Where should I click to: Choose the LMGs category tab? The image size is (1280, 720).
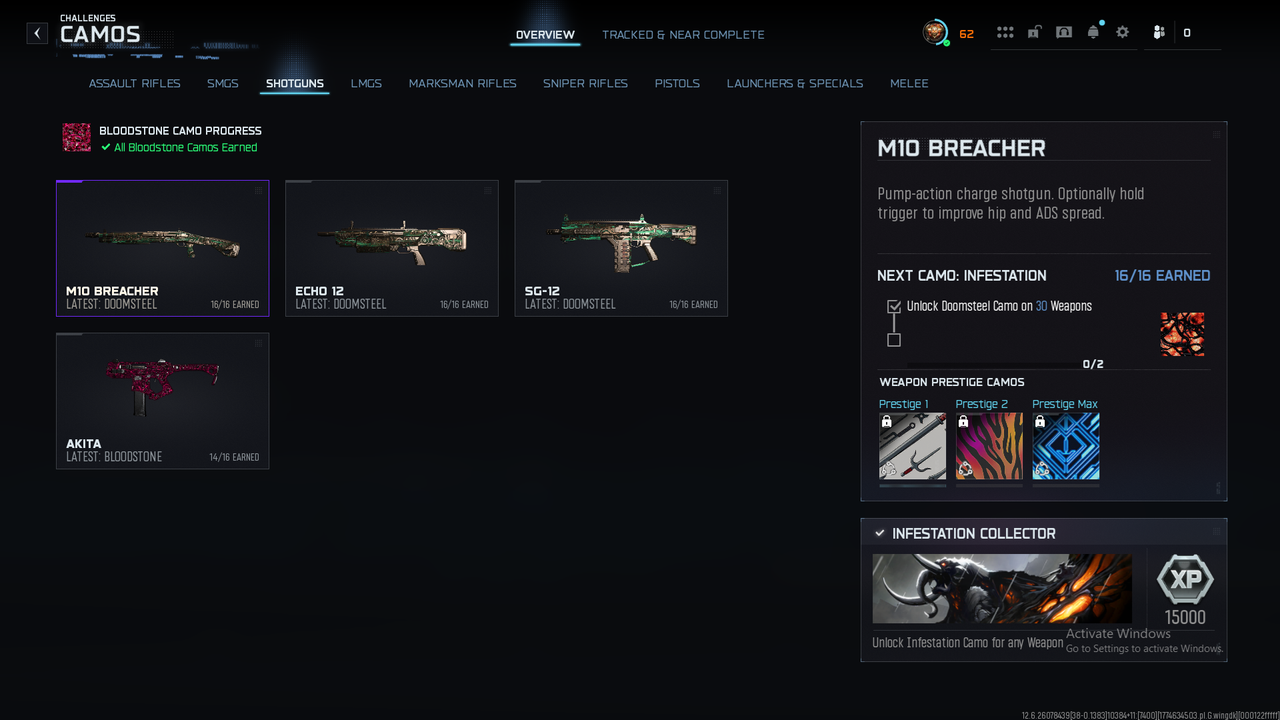point(366,83)
